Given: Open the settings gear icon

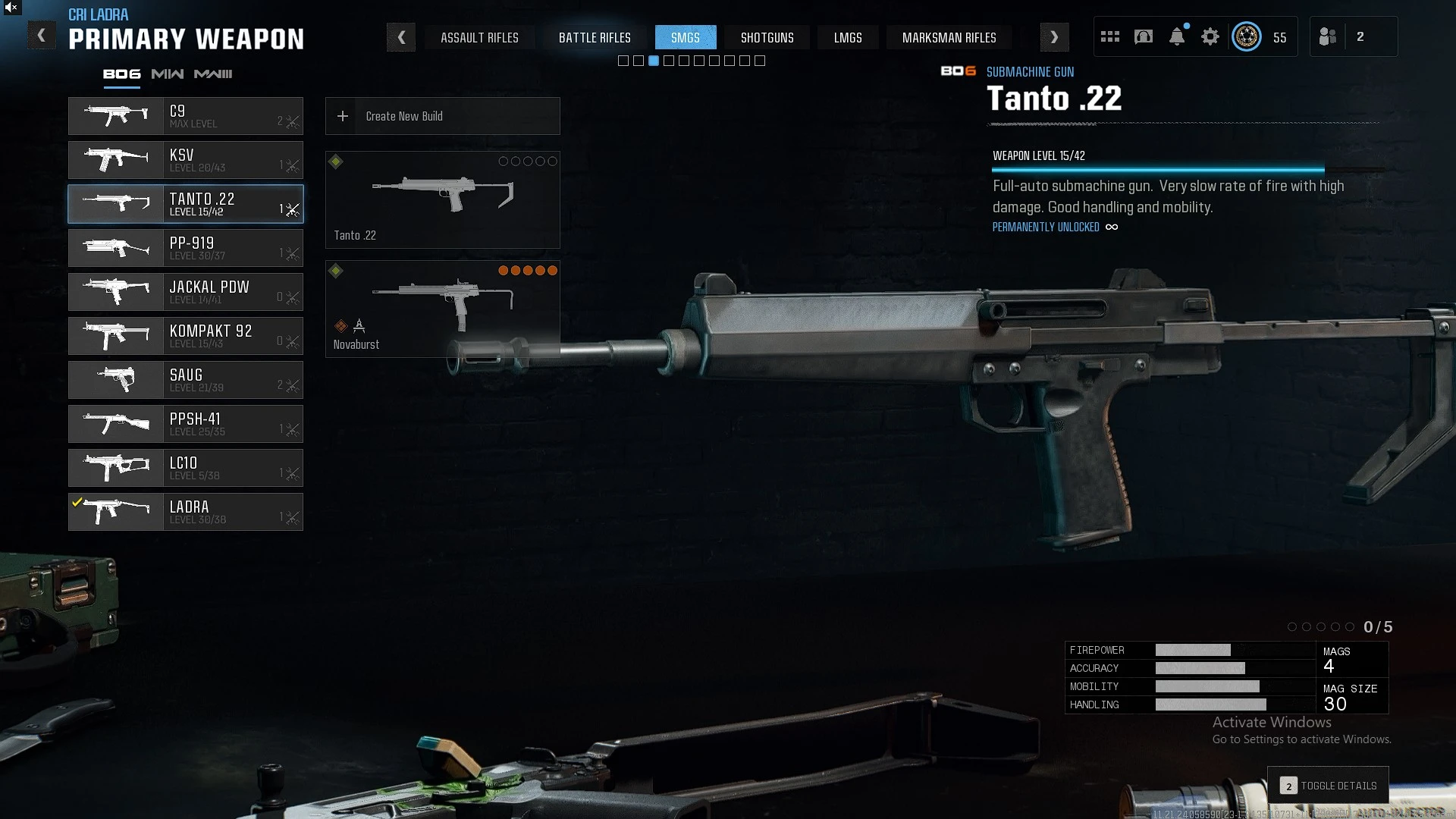Looking at the screenshot, I should 1210,36.
